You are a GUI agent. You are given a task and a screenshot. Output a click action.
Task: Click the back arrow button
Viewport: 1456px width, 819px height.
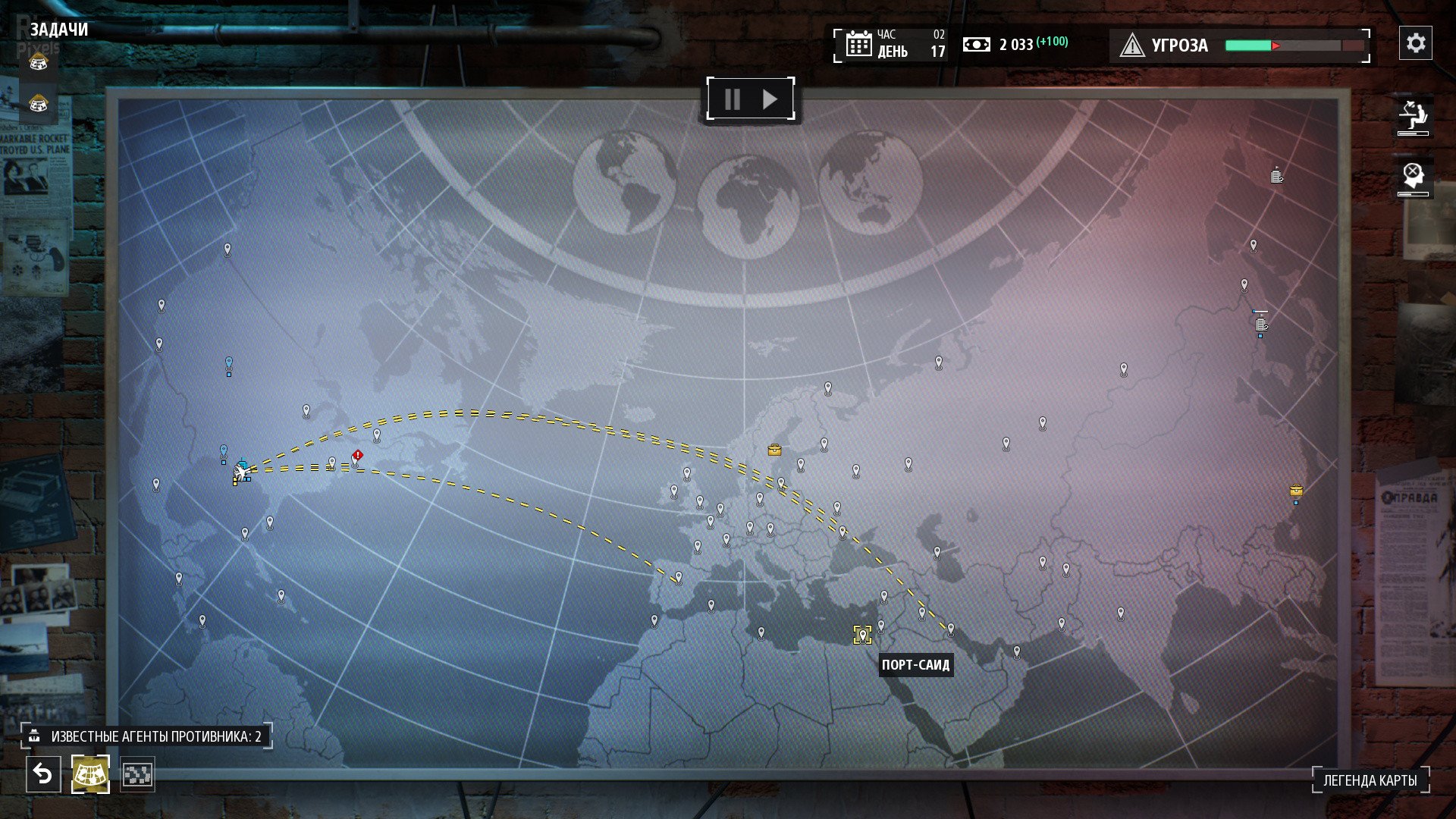43,774
